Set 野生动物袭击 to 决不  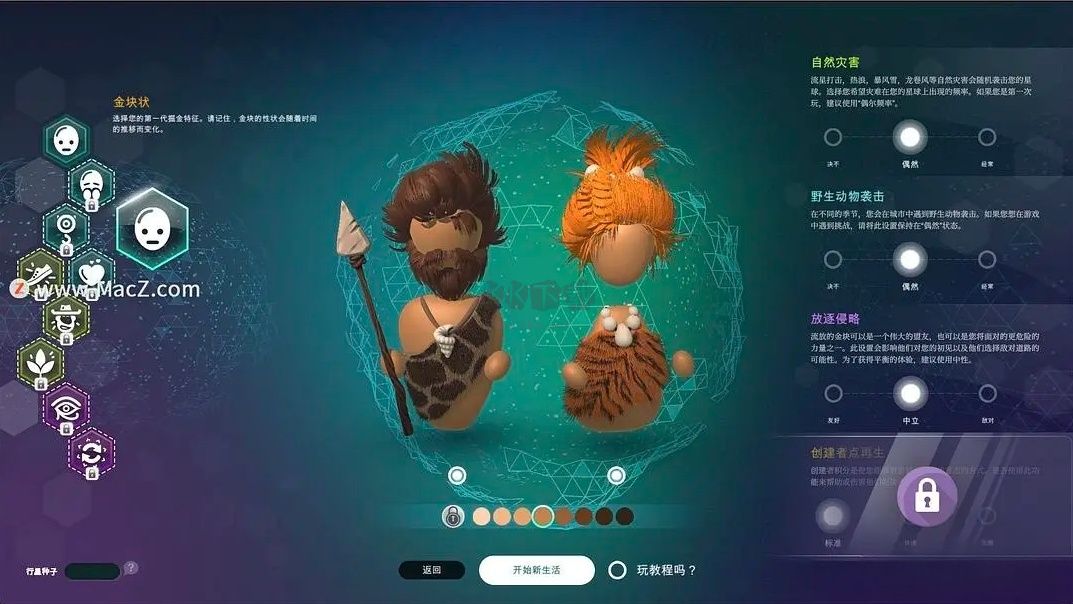pyautogui.click(x=833, y=260)
